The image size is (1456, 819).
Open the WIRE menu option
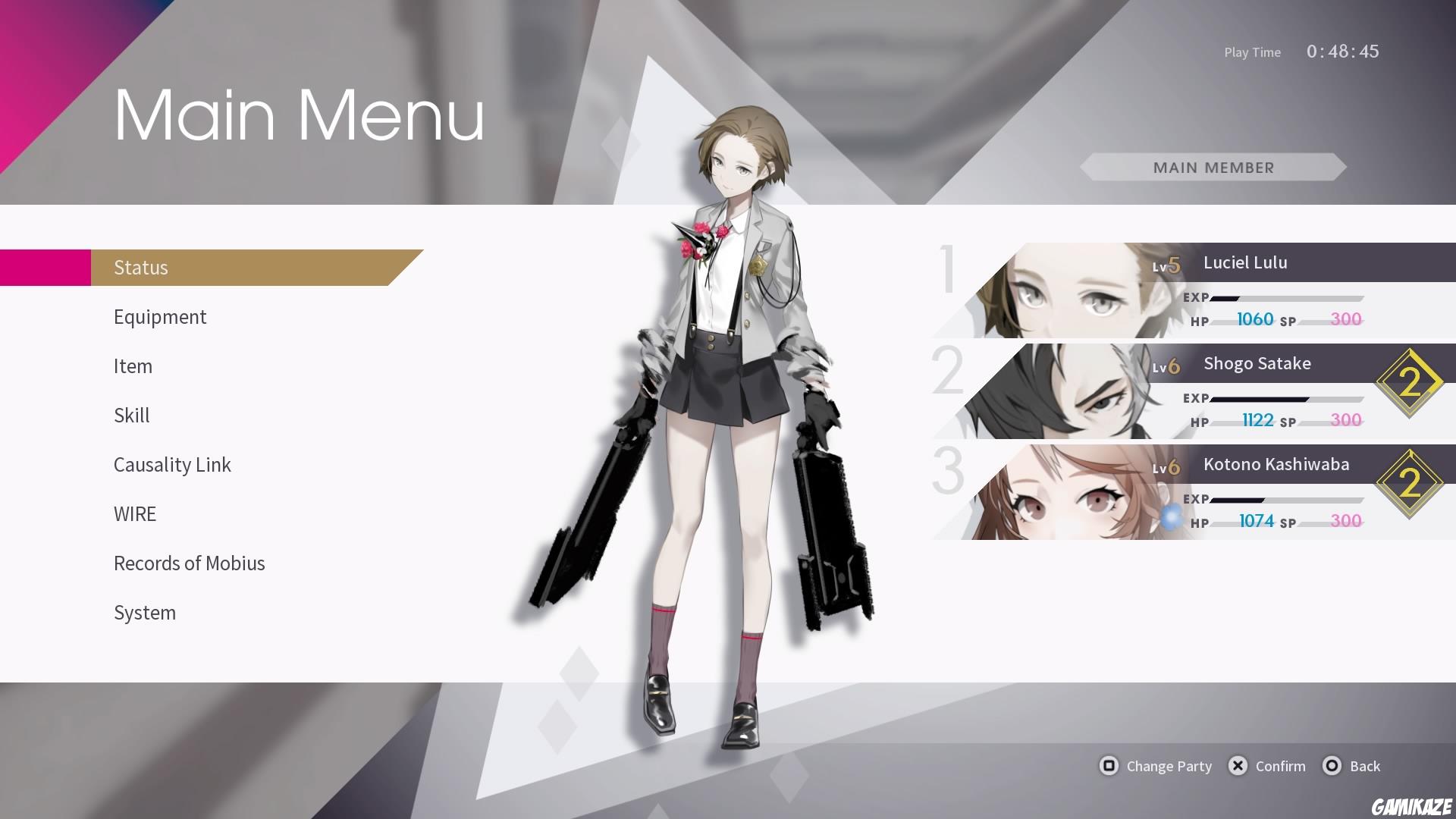coord(134,513)
